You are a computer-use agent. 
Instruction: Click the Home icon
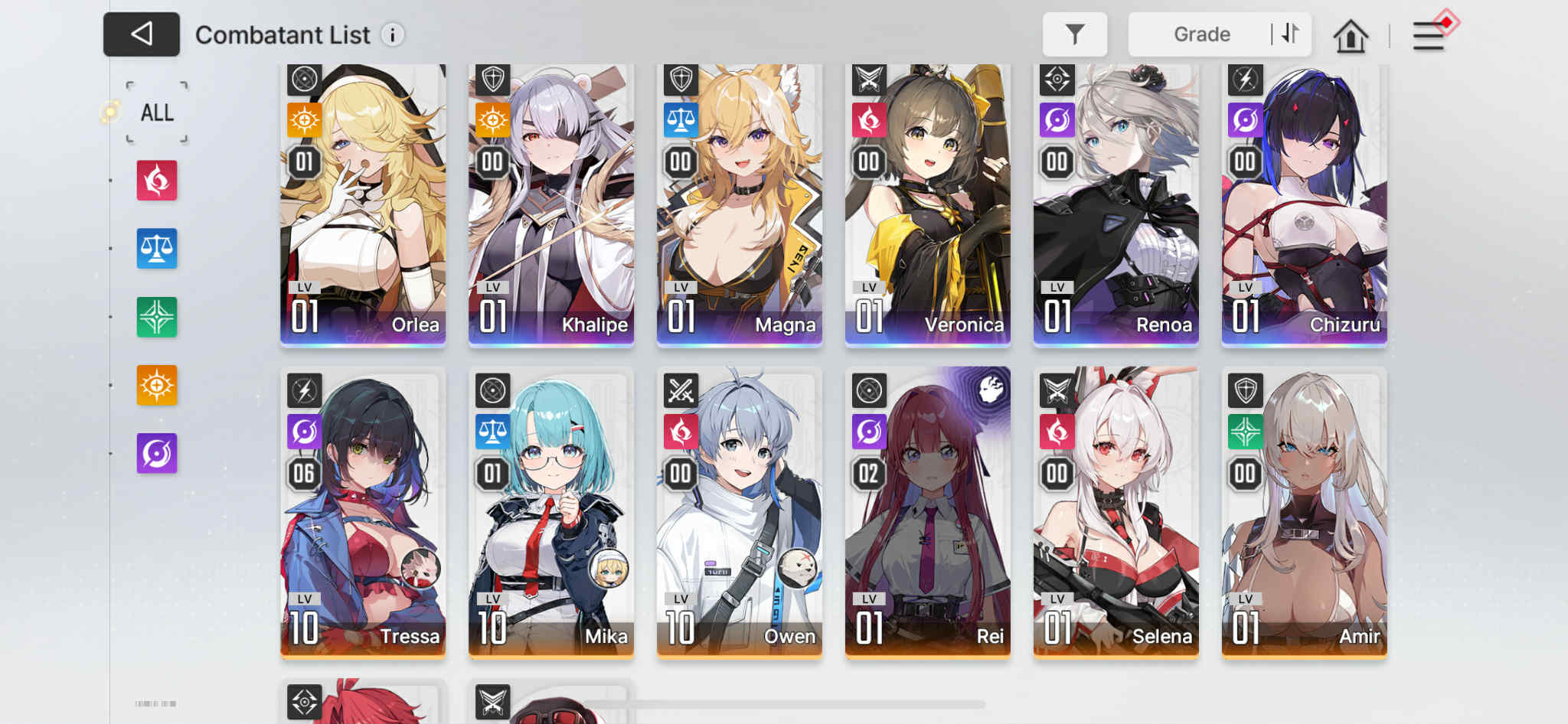(x=1351, y=34)
